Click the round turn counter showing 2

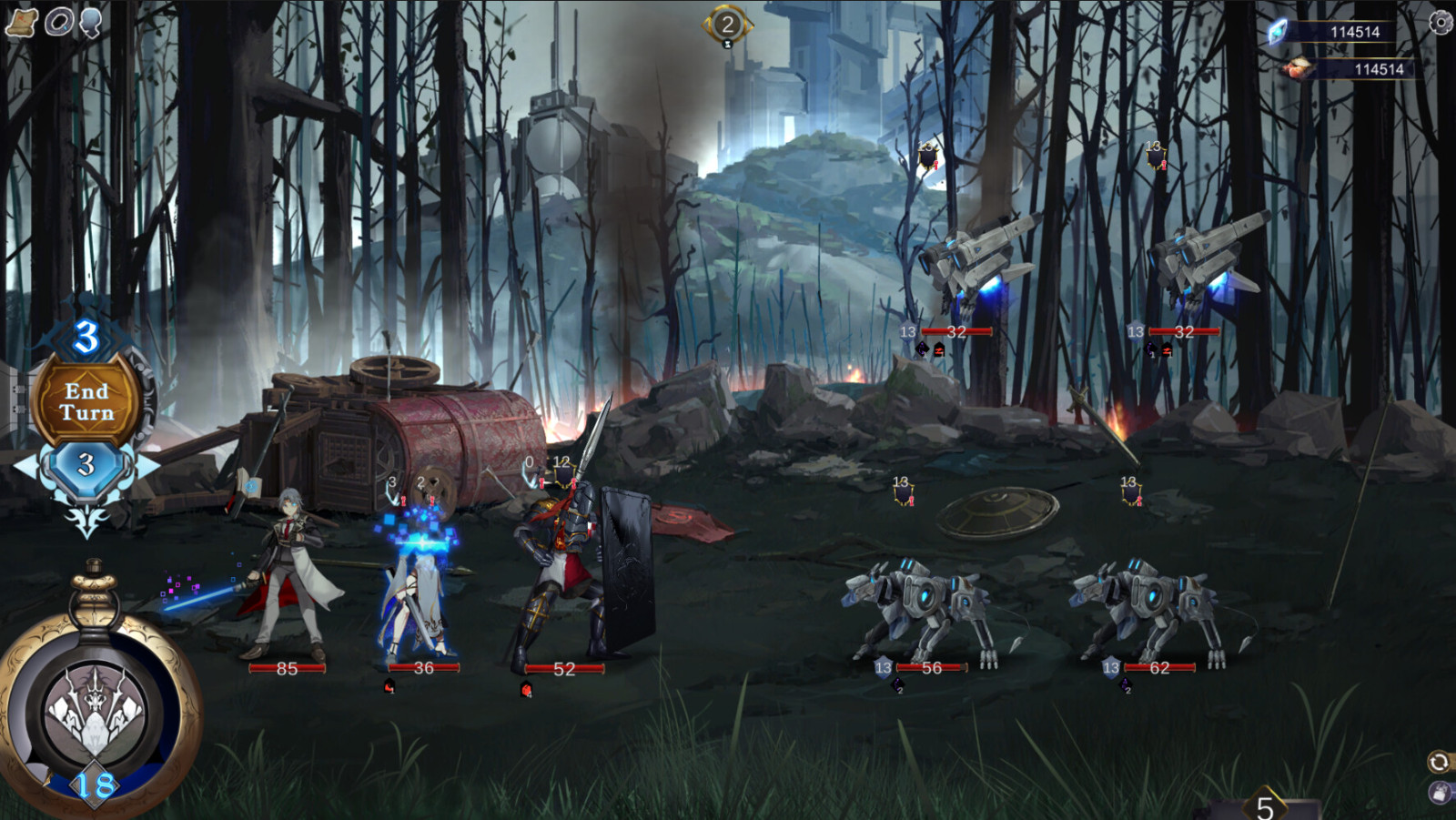click(x=727, y=25)
